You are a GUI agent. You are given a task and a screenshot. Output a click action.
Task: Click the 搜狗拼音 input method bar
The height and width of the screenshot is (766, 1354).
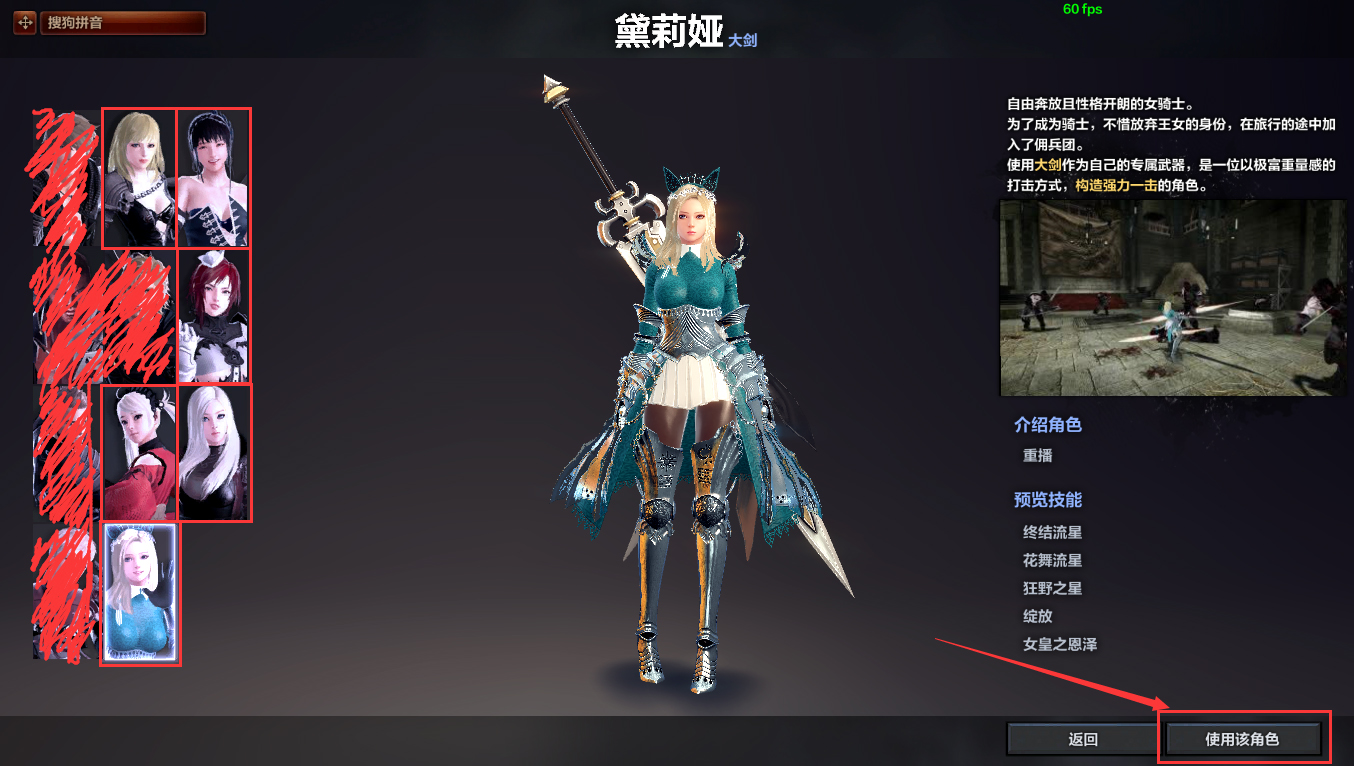pyautogui.click(x=123, y=23)
